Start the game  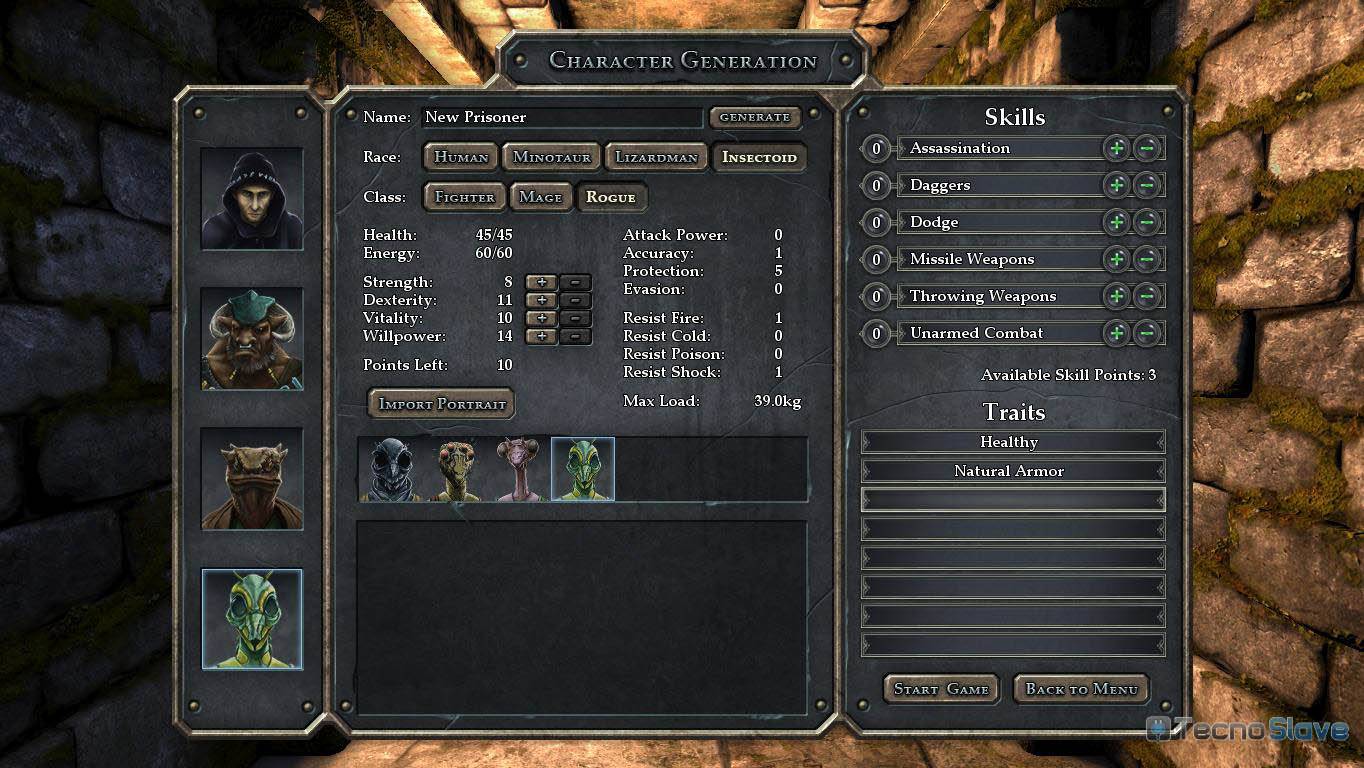pyautogui.click(x=941, y=689)
